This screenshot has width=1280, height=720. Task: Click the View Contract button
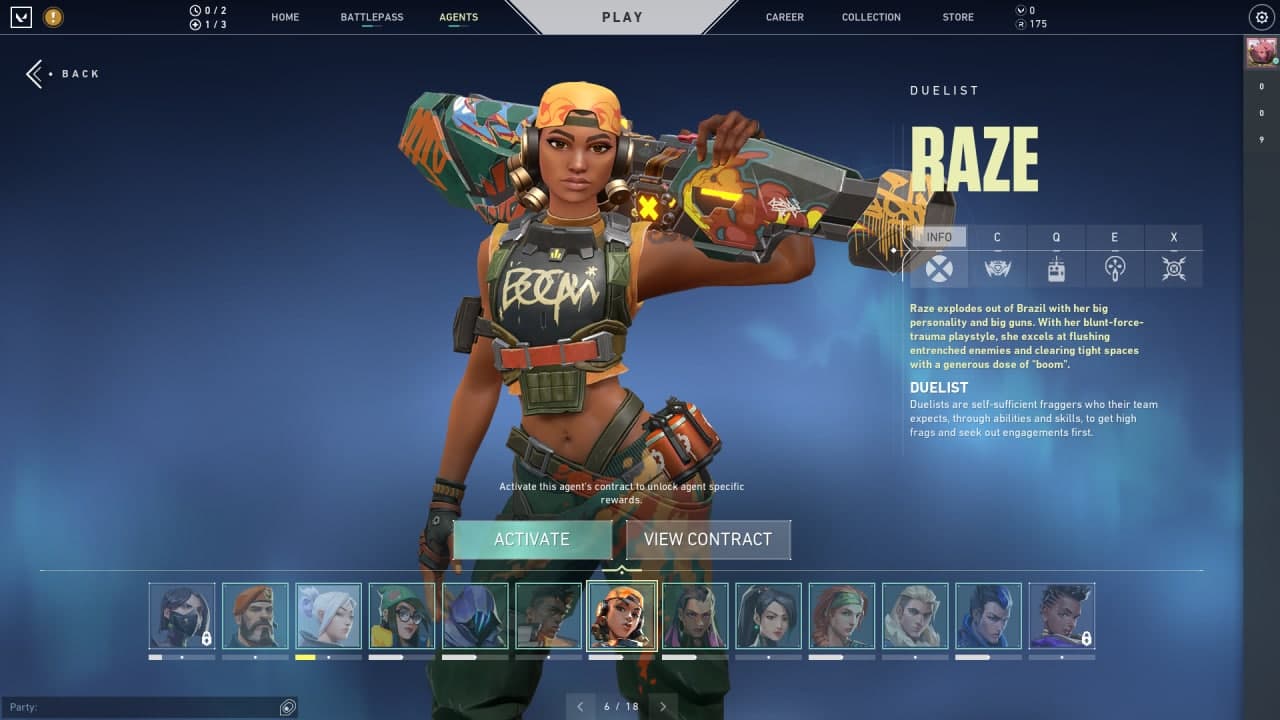point(708,539)
